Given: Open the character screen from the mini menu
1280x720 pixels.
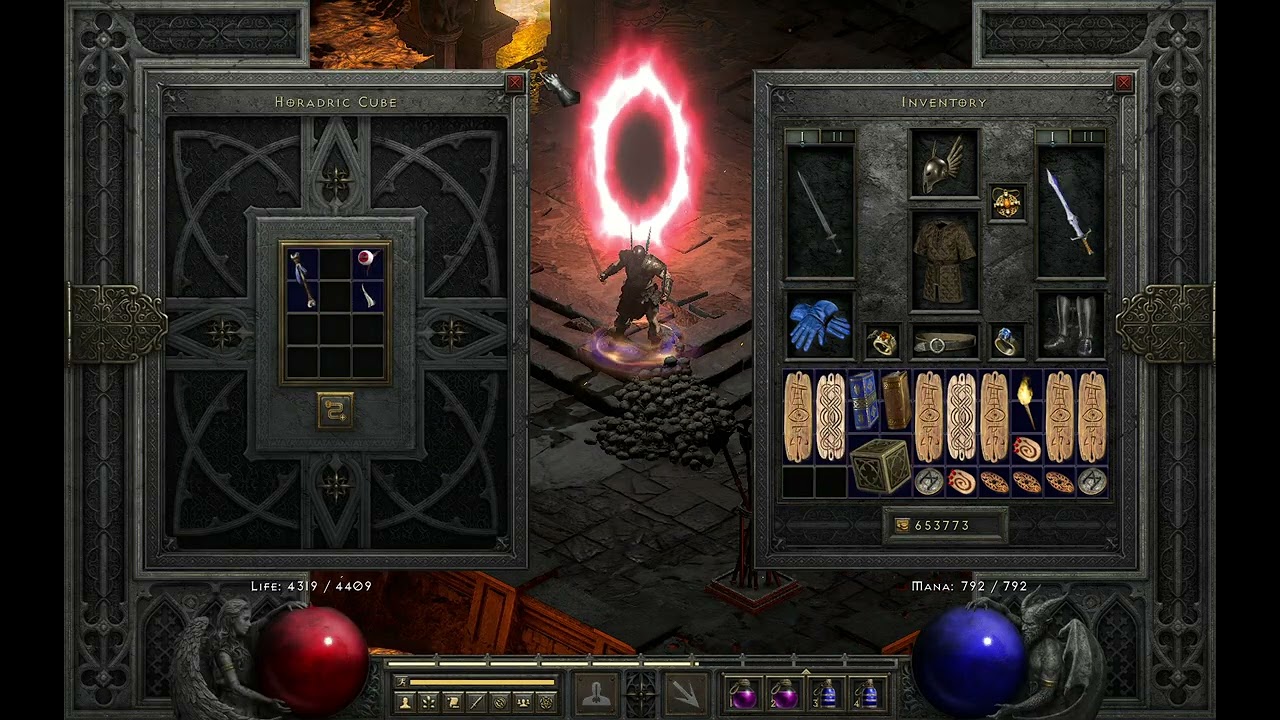Looking at the screenshot, I should click(406, 702).
